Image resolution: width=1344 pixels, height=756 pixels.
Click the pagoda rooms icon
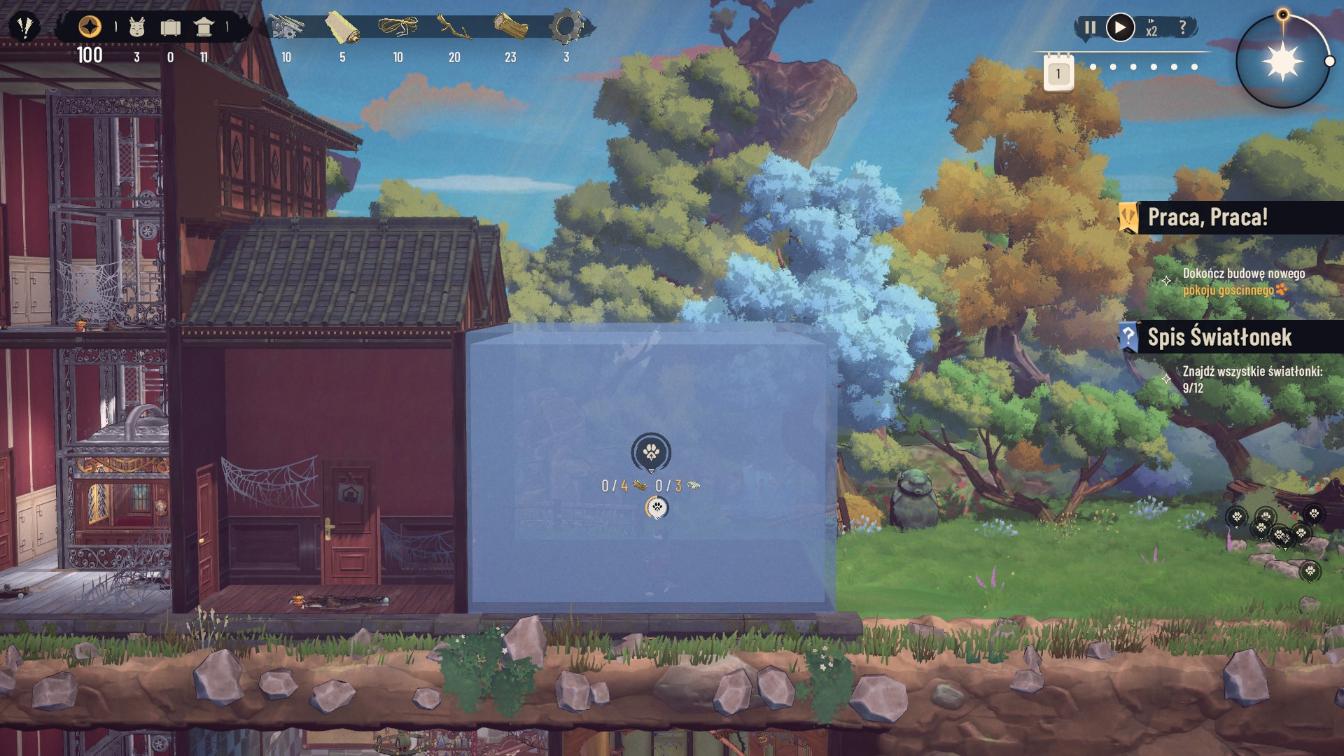tap(204, 27)
